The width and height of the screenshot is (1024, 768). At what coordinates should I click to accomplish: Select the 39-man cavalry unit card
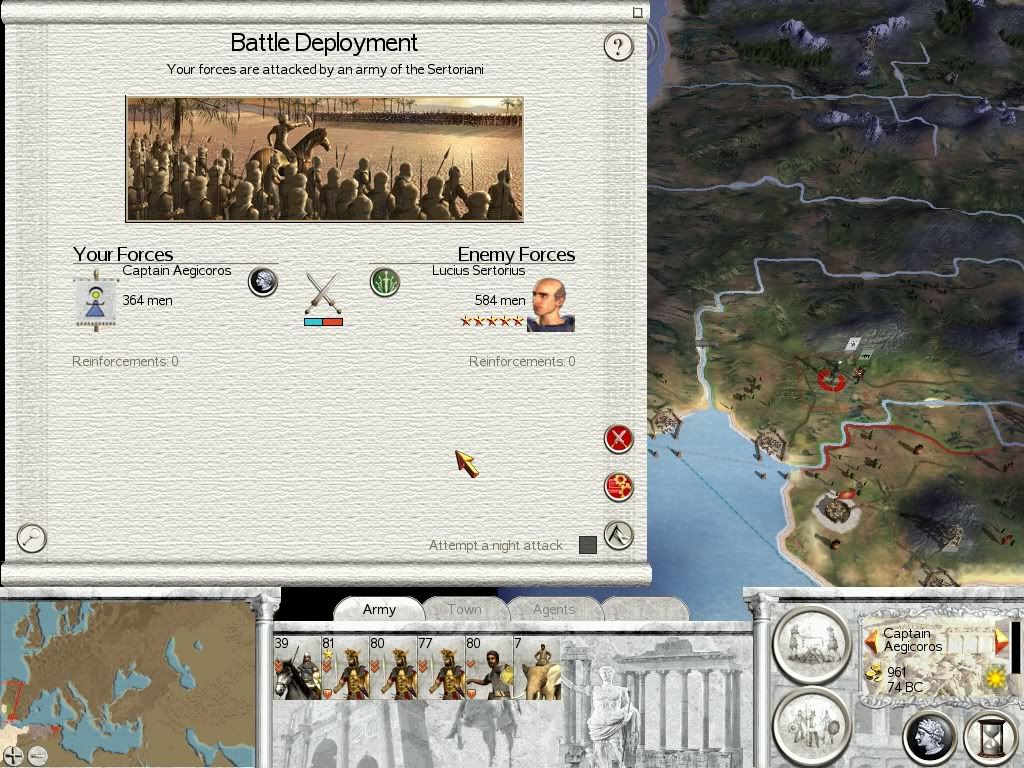click(296, 668)
